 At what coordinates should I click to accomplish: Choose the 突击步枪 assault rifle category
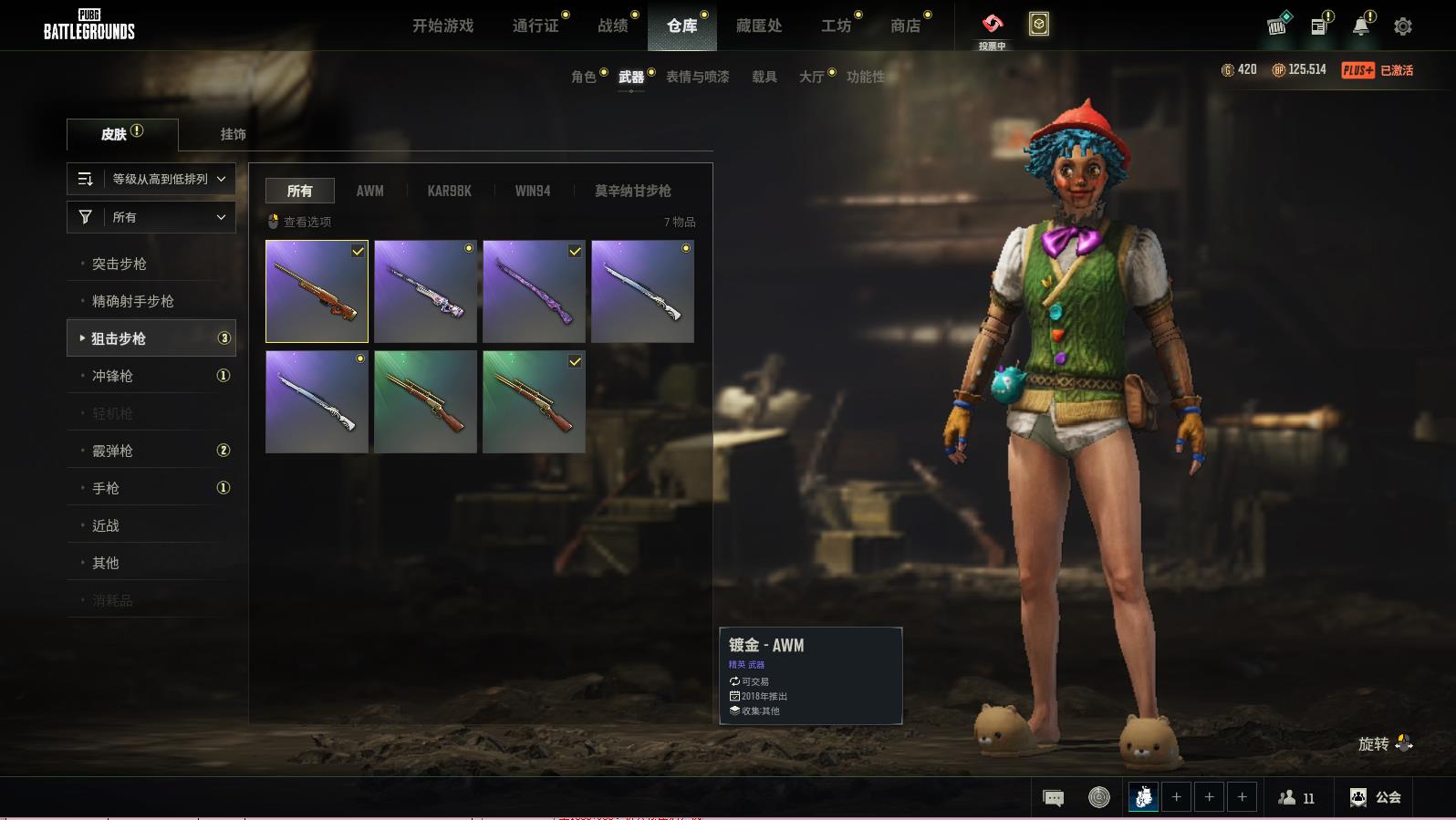point(120,264)
